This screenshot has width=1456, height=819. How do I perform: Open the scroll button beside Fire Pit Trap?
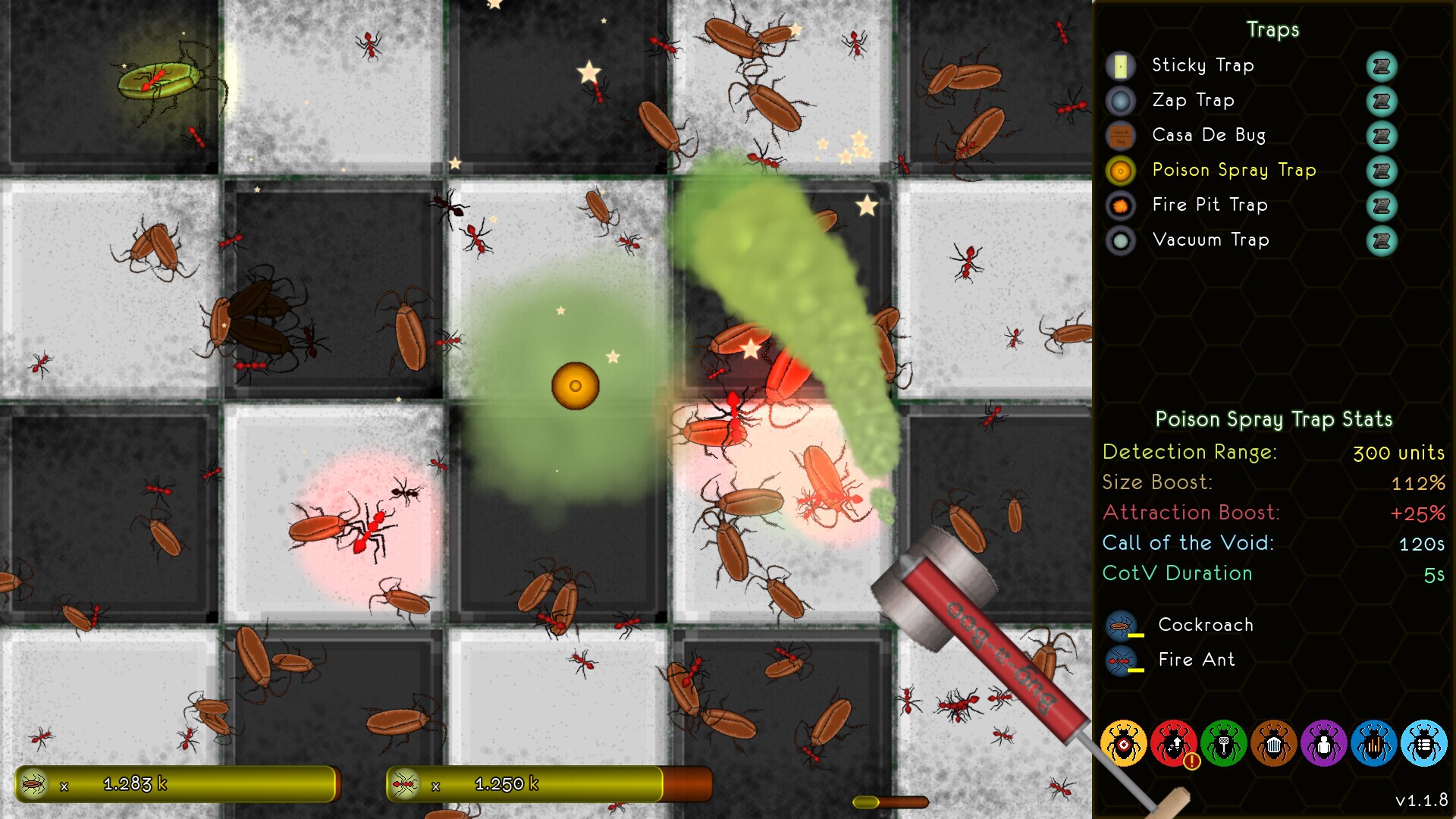[1381, 206]
